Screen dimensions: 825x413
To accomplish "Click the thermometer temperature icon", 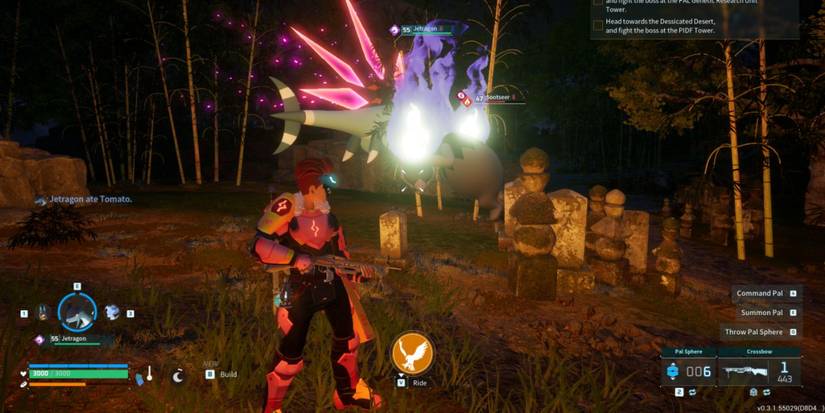I will (x=149, y=374).
